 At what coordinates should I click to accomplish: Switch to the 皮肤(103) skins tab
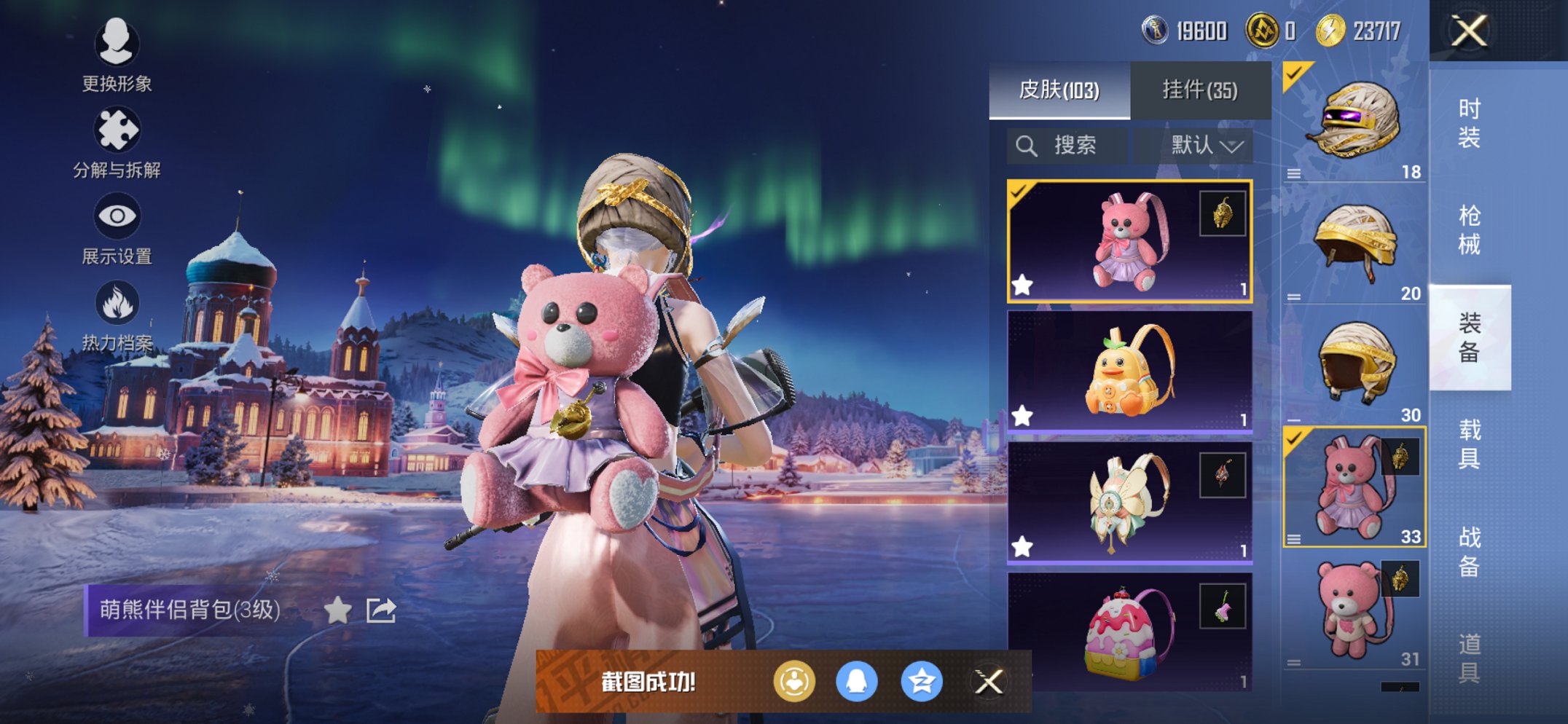click(x=1059, y=90)
